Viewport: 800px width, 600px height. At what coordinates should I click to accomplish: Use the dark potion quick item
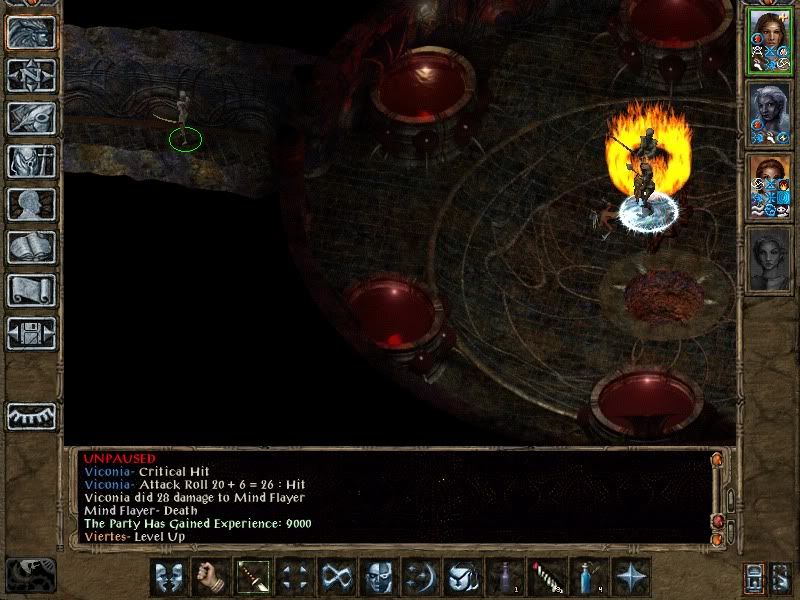click(x=505, y=577)
